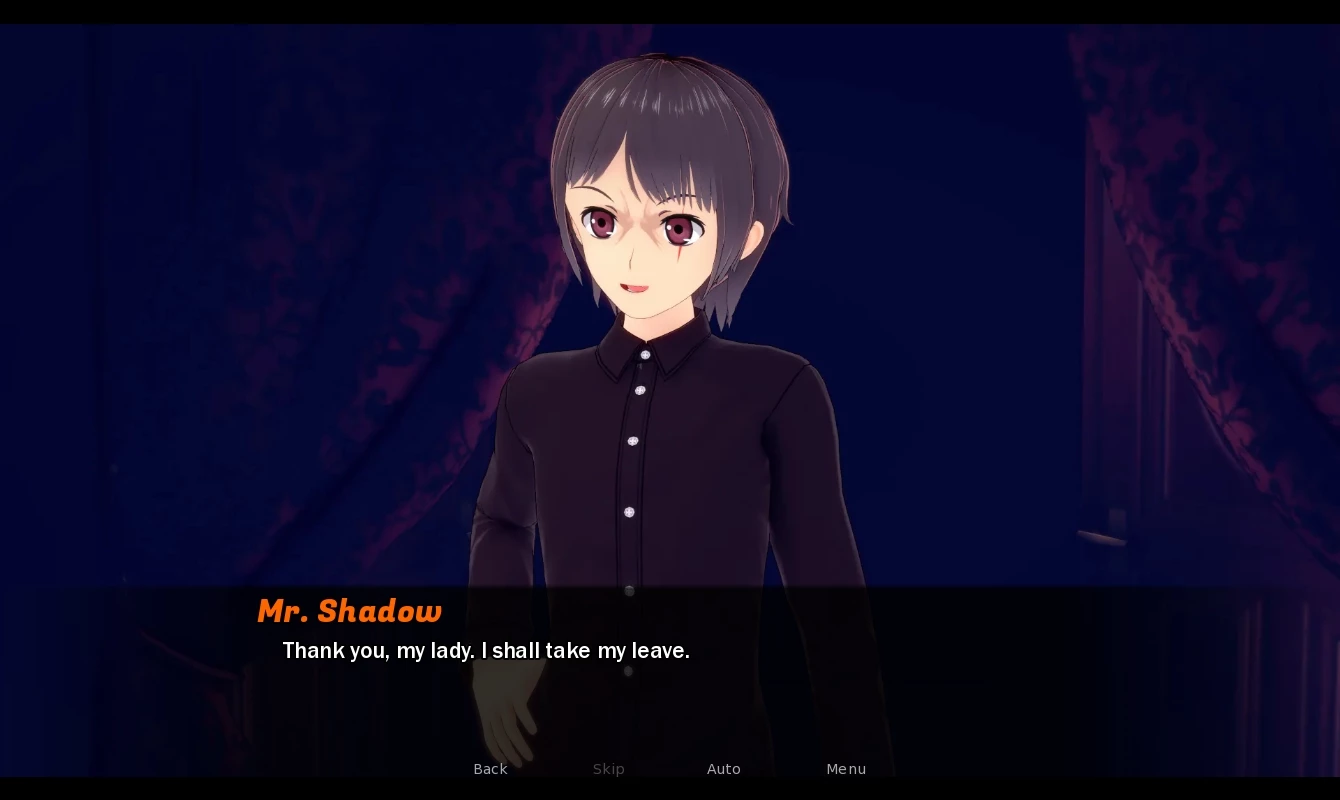Go Back to the previous dialogue line

pos(490,769)
